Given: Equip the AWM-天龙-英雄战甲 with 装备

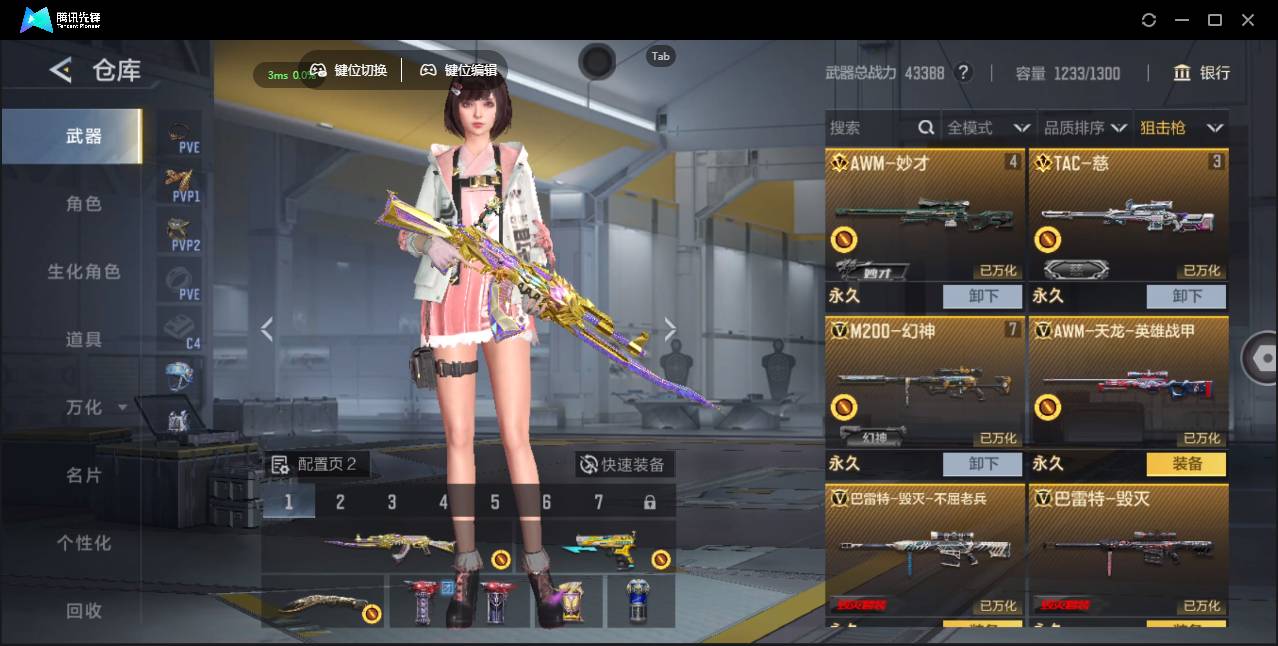Looking at the screenshot, I should pyautogui.click(x=1186, y=464).
